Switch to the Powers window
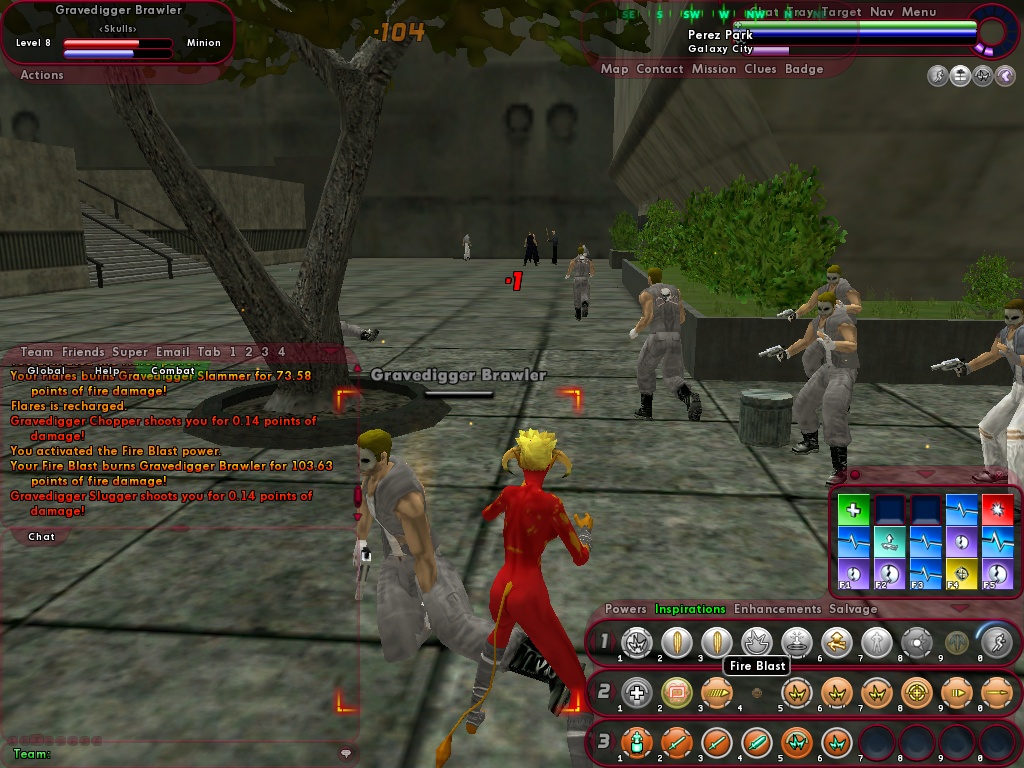 626,609
